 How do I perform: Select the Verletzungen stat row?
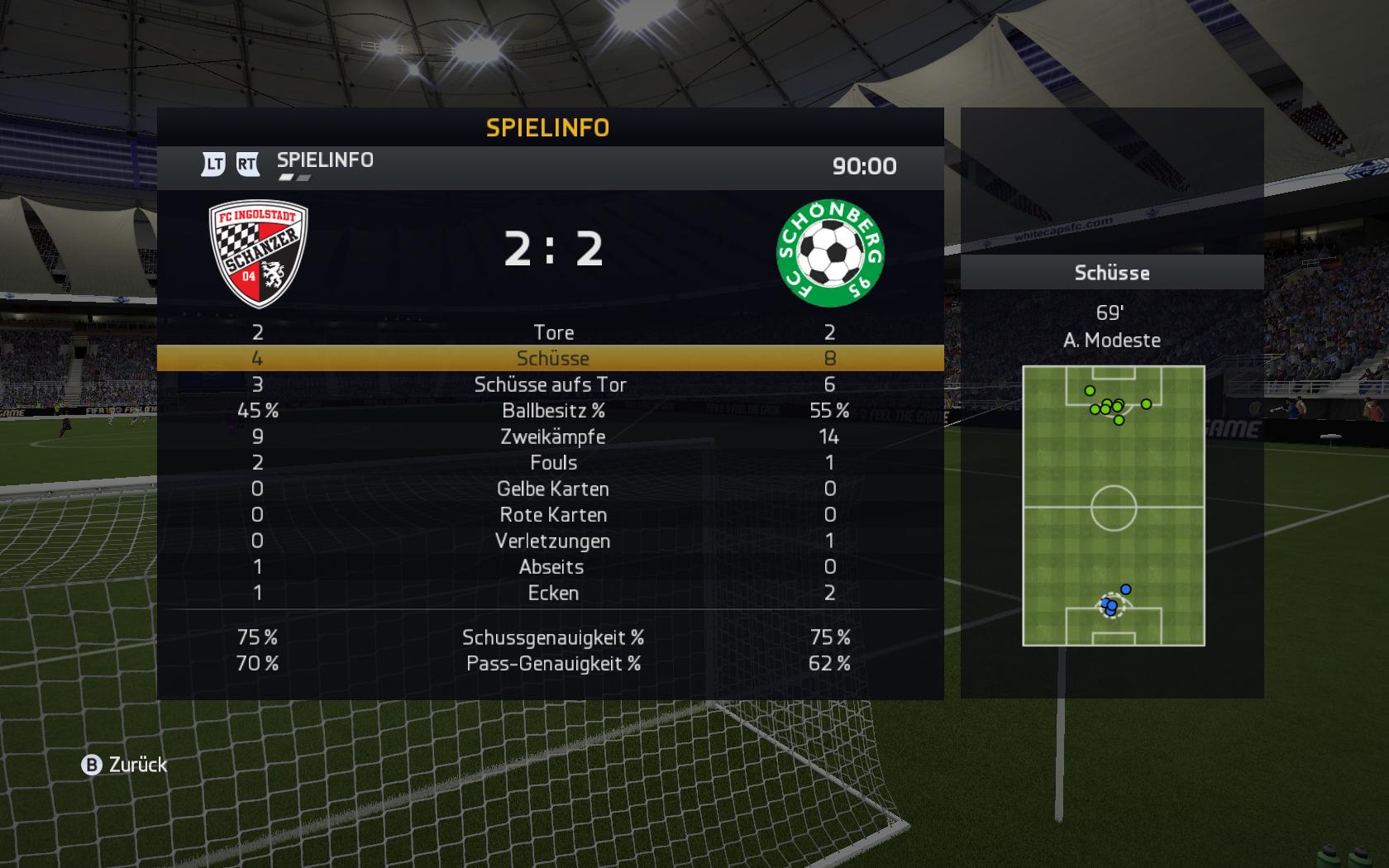552,541
